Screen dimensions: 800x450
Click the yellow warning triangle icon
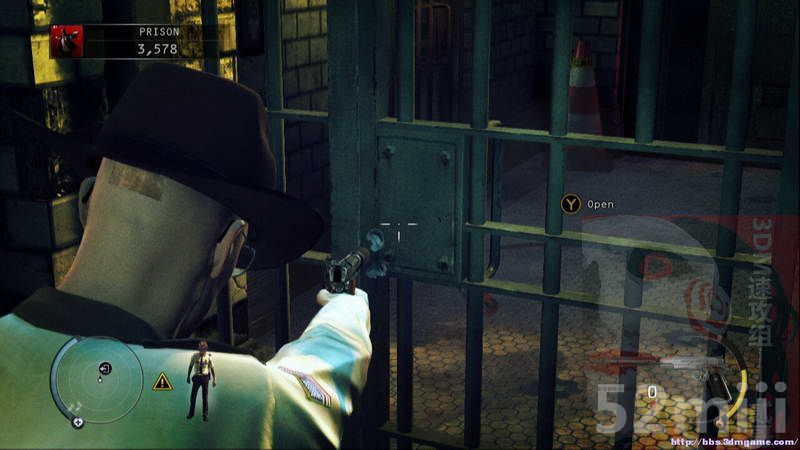pyautogui.click(x=162, y=381)
